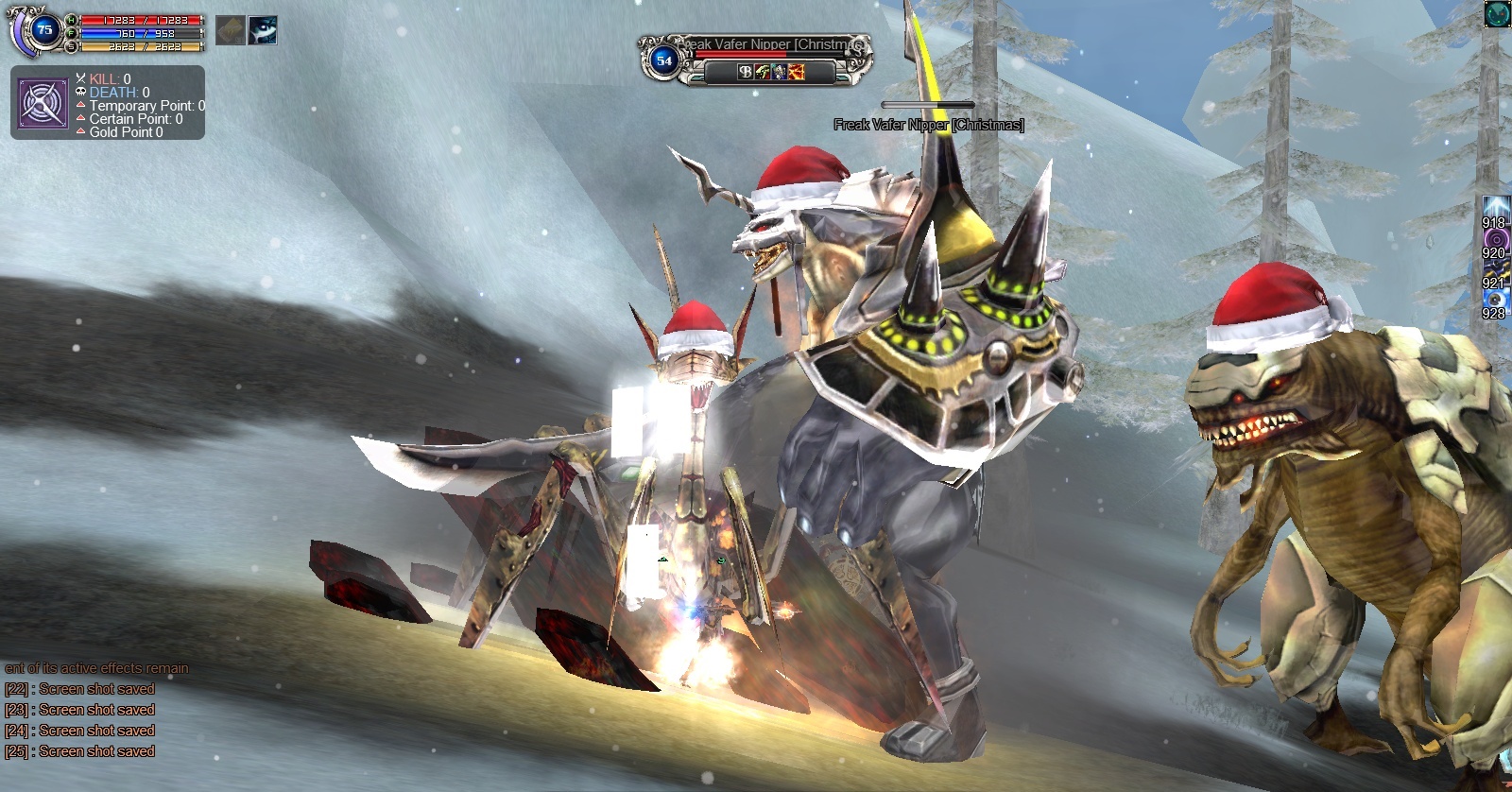The width and height of the screenshot is (1512, 792).
Task: Click the purple crossed-blades skill icon
Action: 43,104
